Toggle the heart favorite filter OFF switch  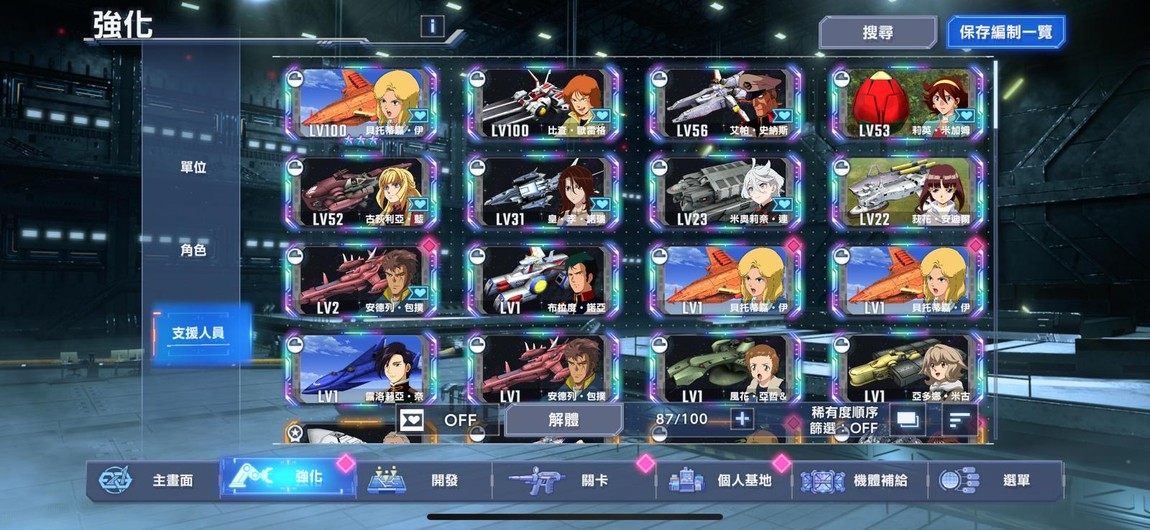[441, 420]
